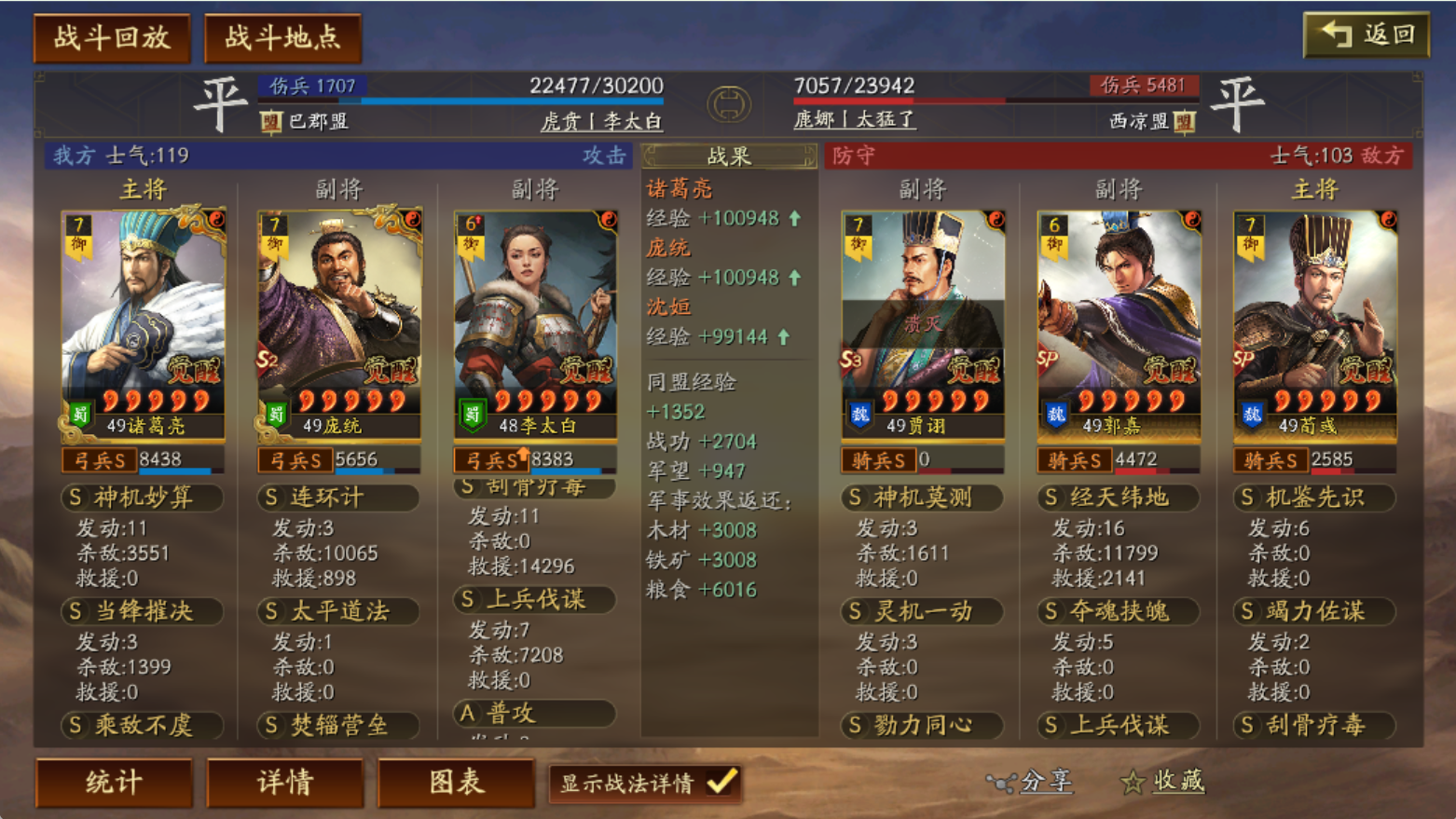The width and height of the screenshot is (1456, 819).
Task: View the 经天纬地 skill of 郭嘉
Action: [x=1119, y=498]
